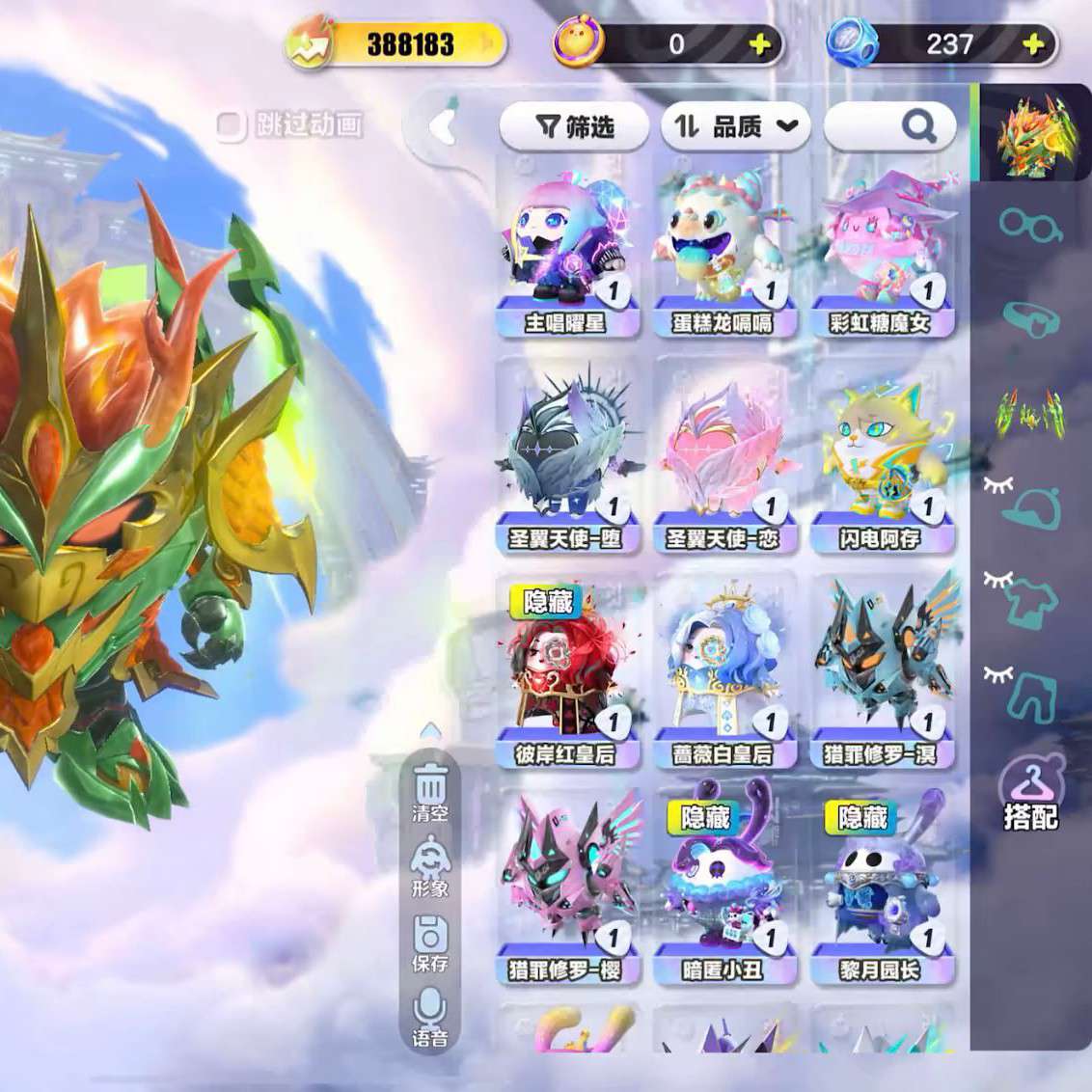The width and height of the screenshot is (1092, 1092).
Task: Click the magnifying glass search button
Action: 917,125
